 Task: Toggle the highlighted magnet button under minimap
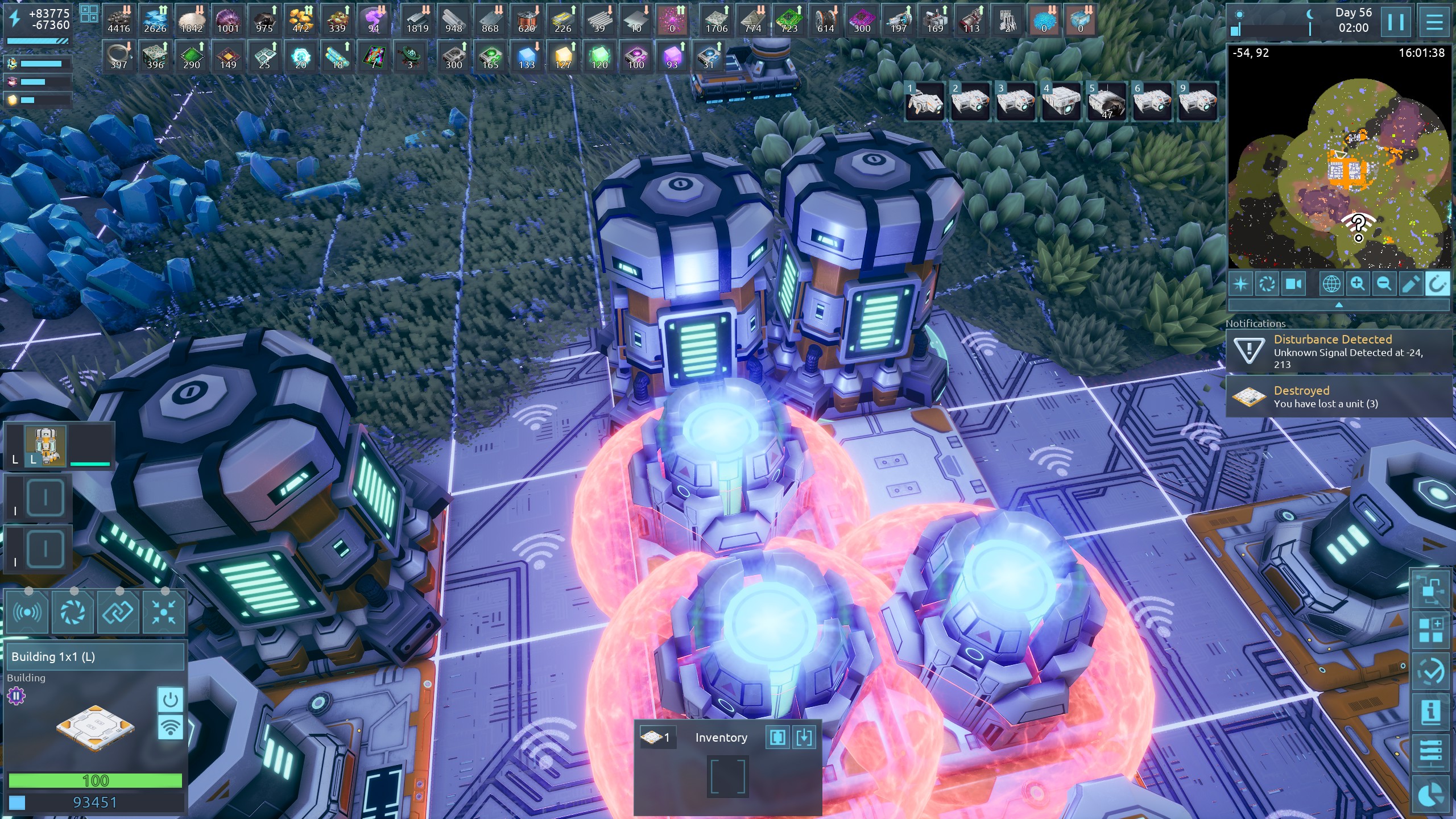pyautogui.click(x=1437, y=283)
